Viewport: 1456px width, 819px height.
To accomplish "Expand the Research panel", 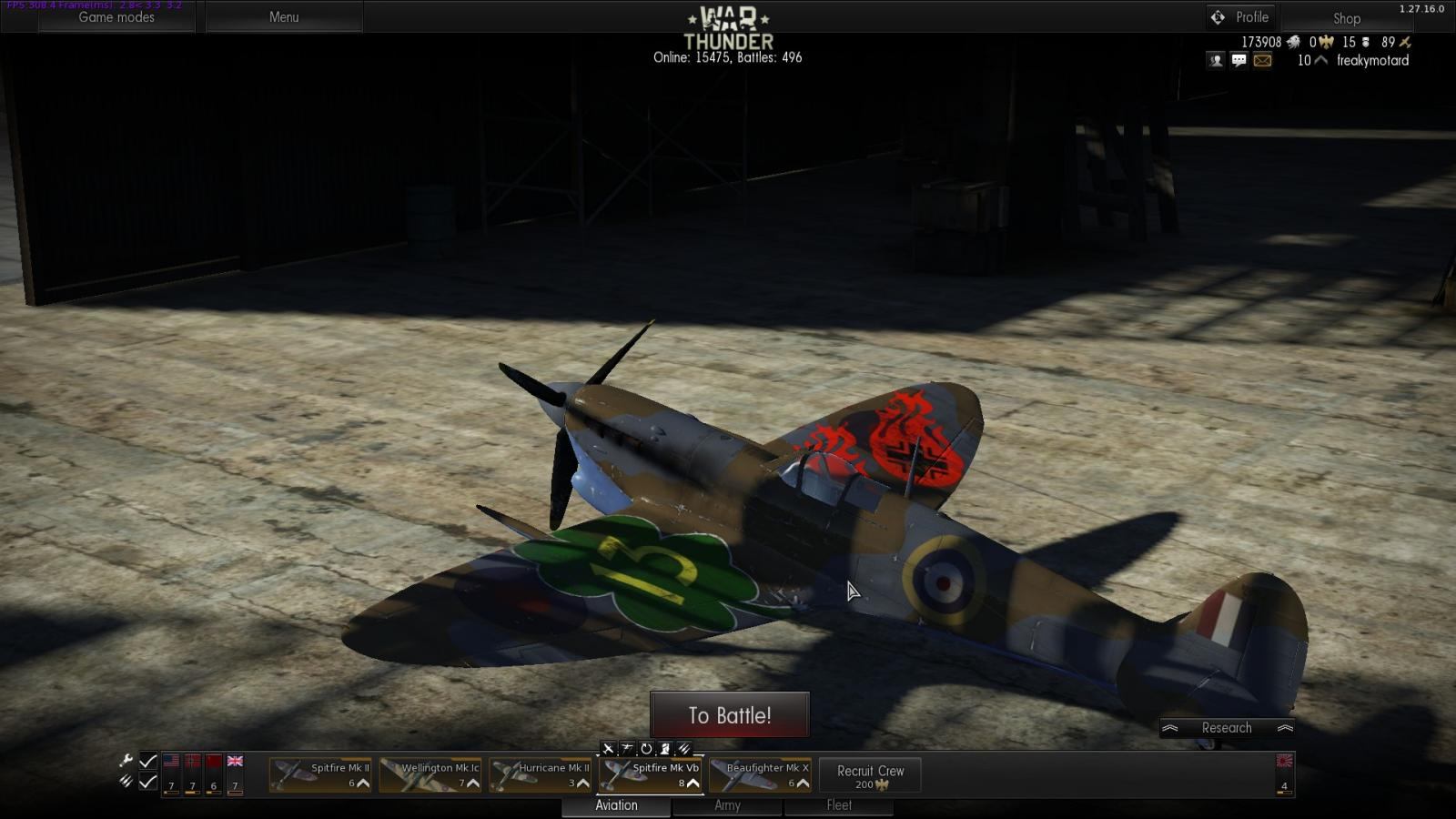I will coord(1227,728).
